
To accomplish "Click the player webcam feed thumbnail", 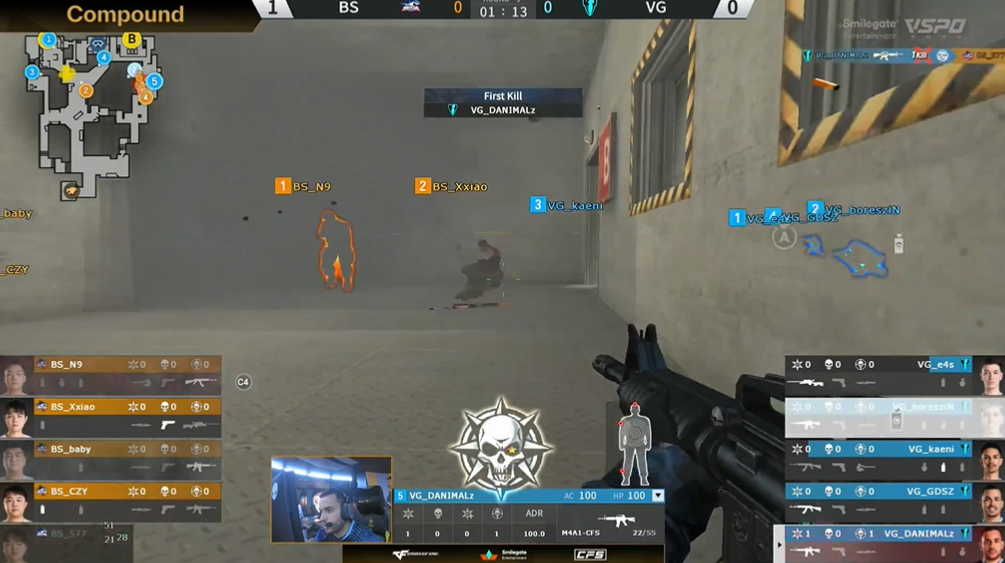I will tap(331, 500).
